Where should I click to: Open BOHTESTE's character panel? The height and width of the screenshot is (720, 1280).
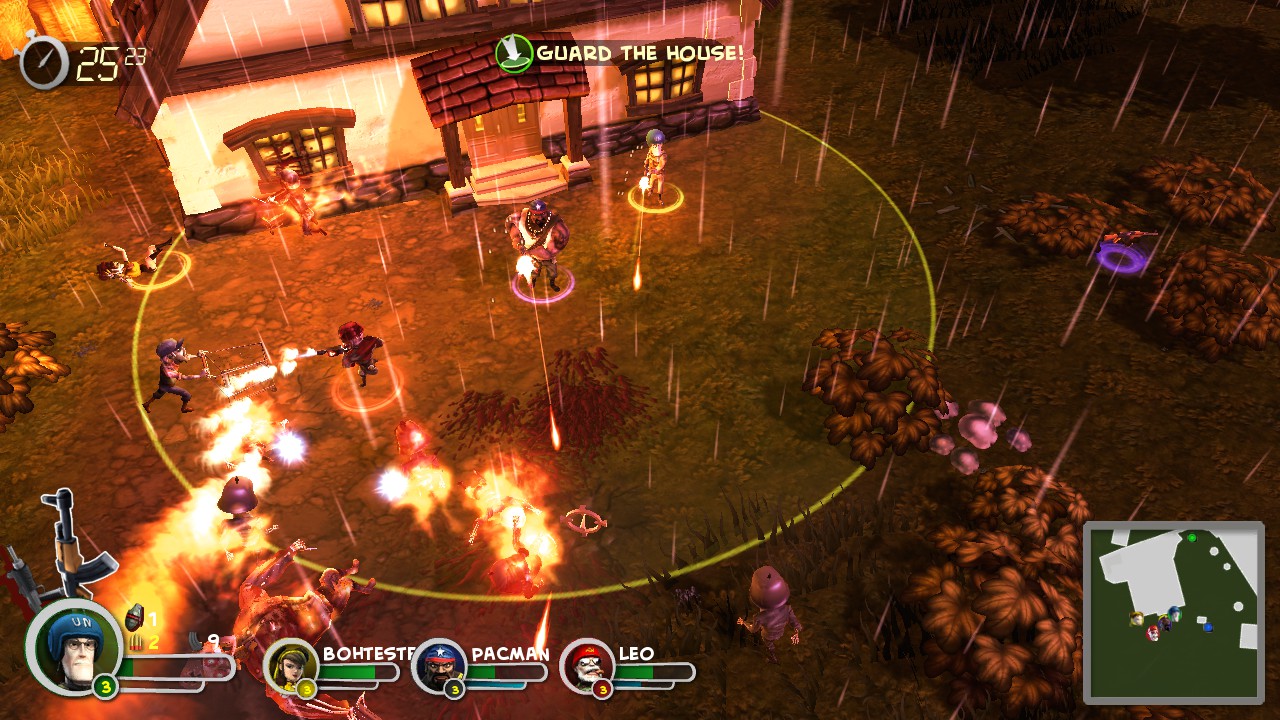(x=290, y=668)
